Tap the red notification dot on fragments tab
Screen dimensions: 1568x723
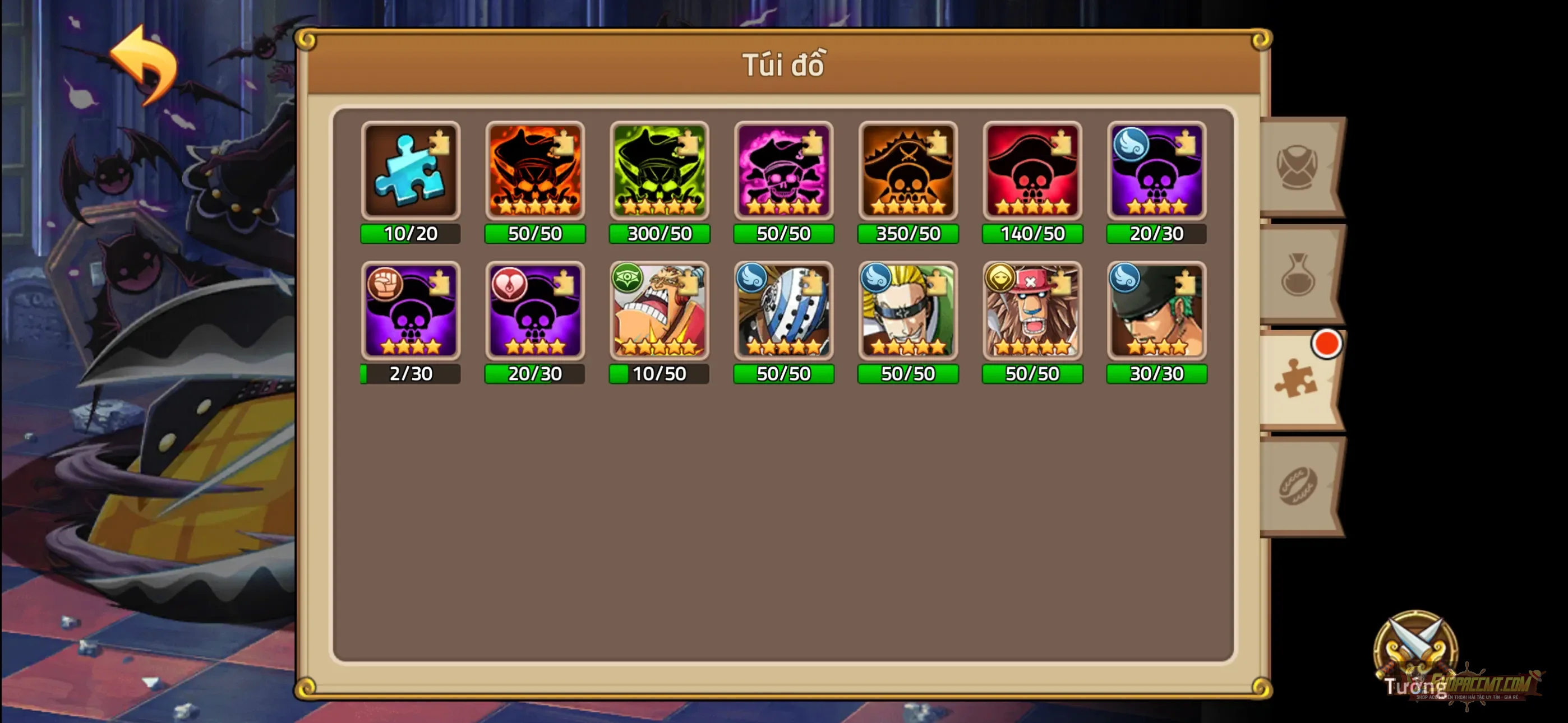click(1325, 344)
